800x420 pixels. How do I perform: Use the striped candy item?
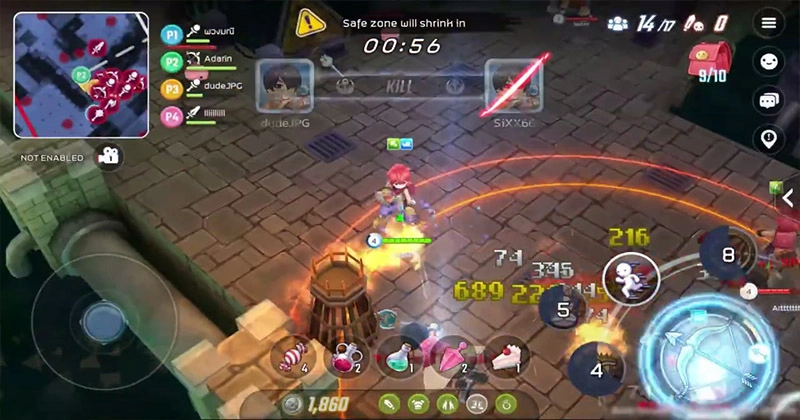click(x=292, y=356)
